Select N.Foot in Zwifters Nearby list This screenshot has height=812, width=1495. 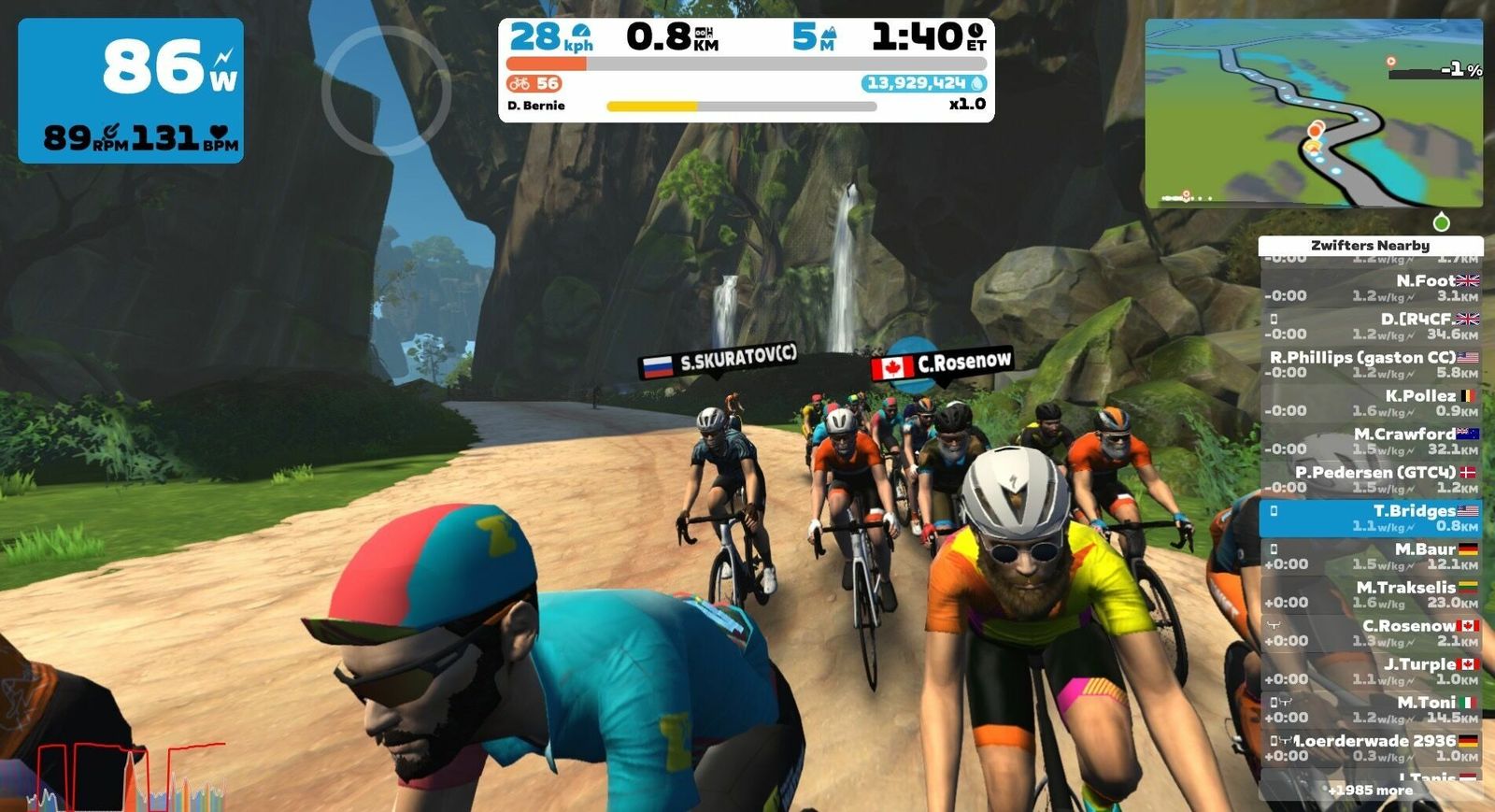[1370, 288]
